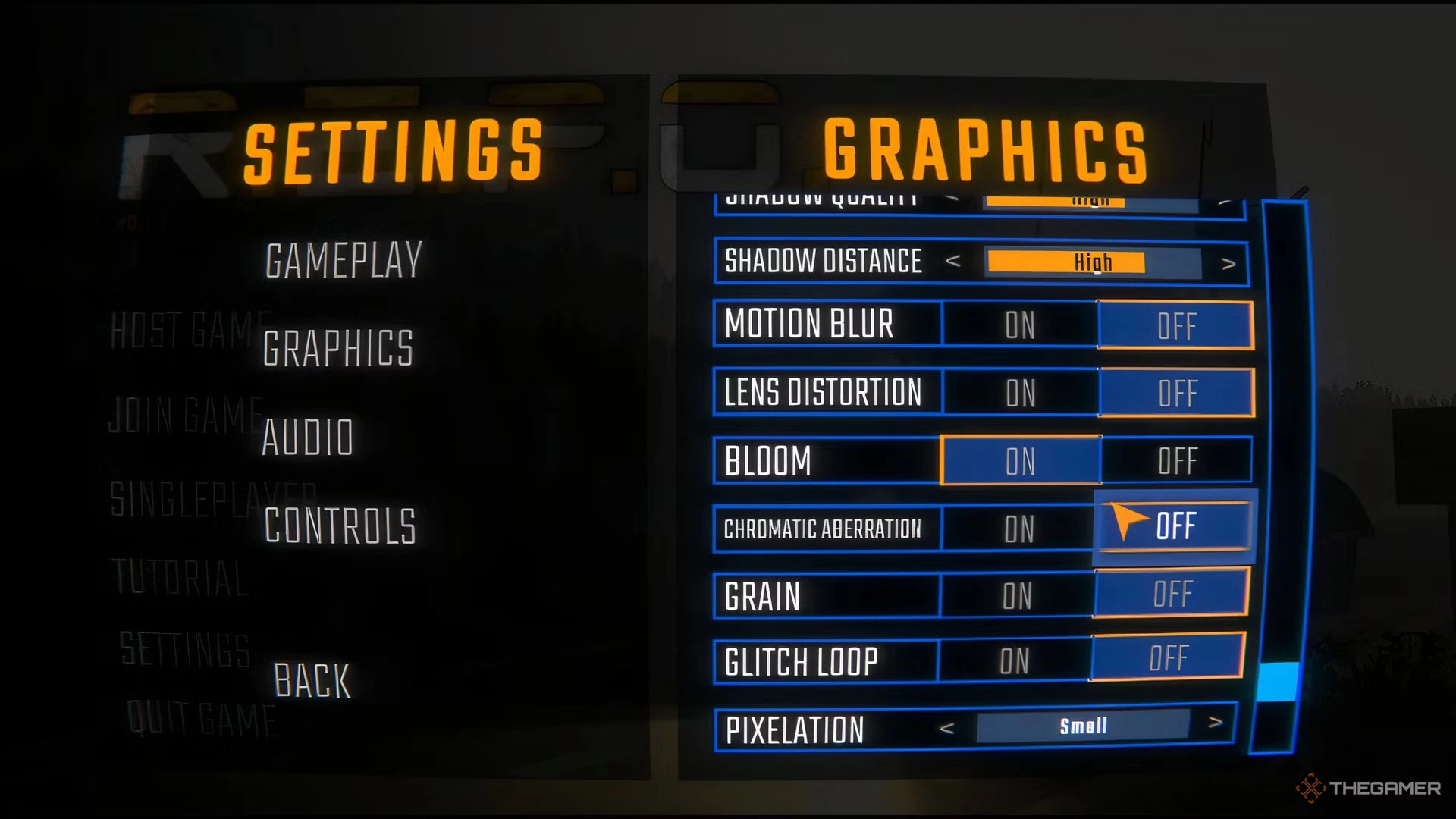The width and height of the screenshot is (1456, 819).
Task: Click the Pixelation Small value box
Action: tap(1083, 725)
